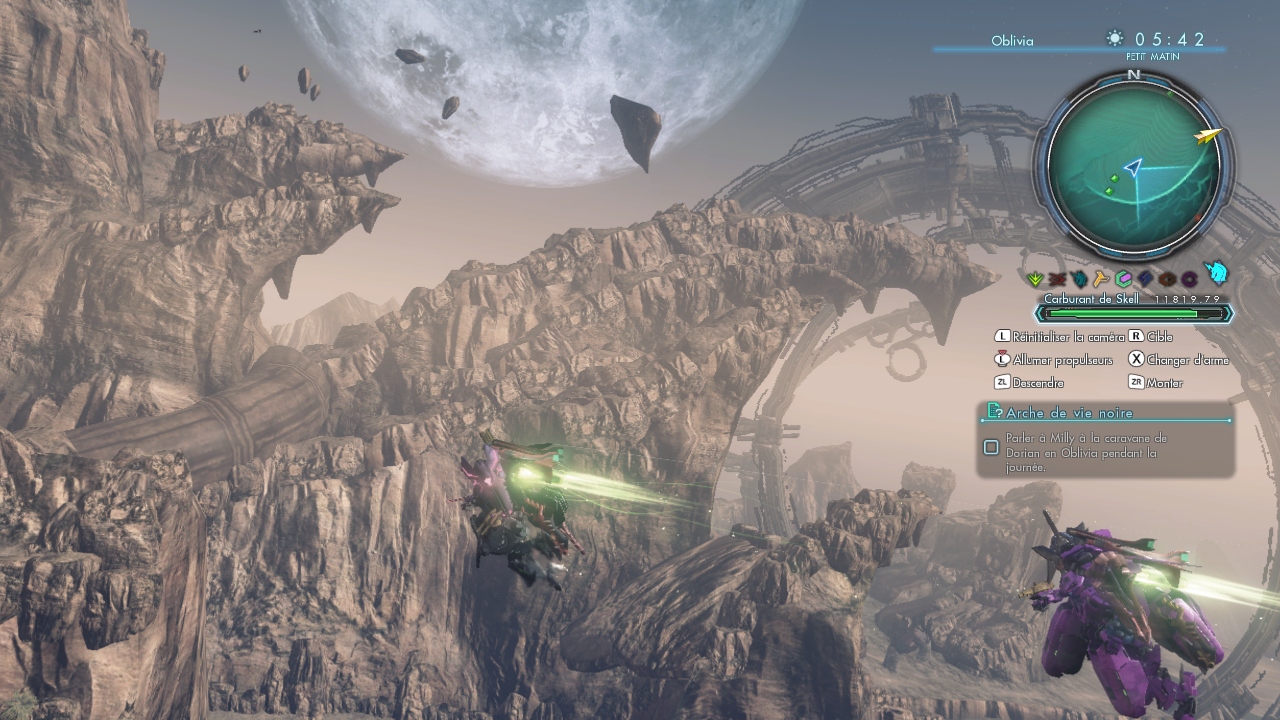Open the circular minimap
This screenshot has height=720, width=1280.
[1133, 167]
